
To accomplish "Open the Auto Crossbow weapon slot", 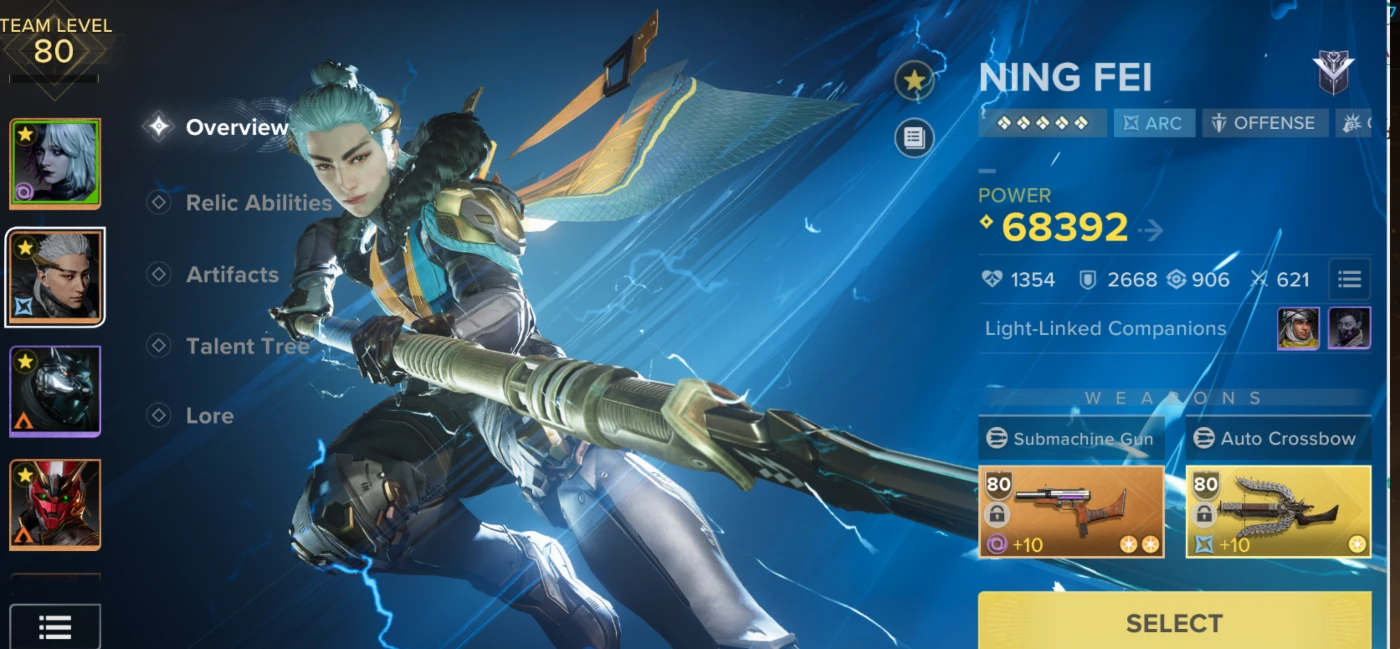I will pyautogui.click(x=1278, y=511).
